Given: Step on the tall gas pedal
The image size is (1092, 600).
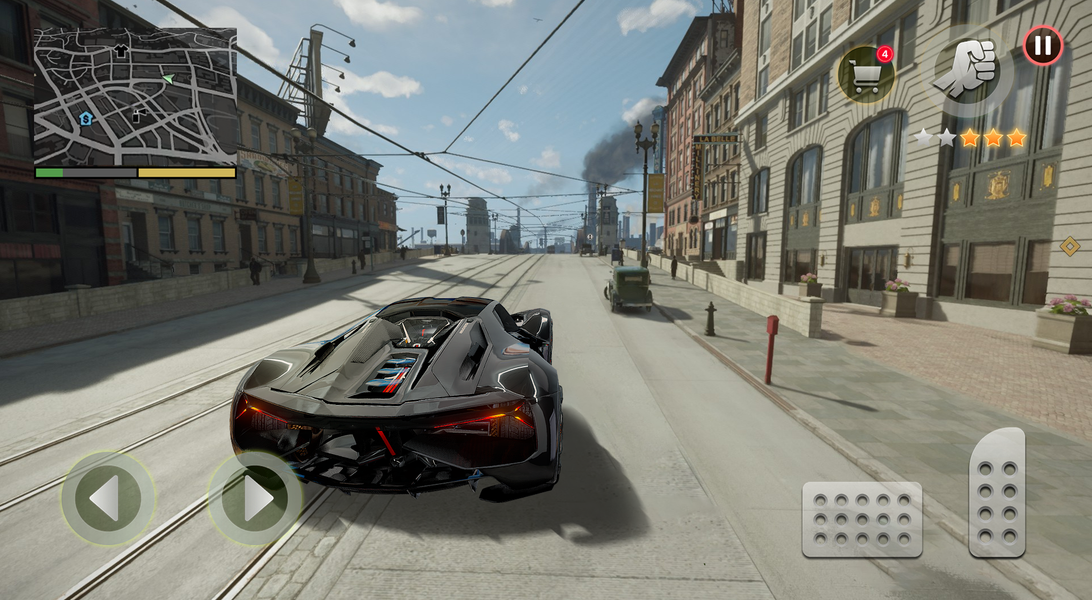Looking at the screenshot, I should click(997, 492).
